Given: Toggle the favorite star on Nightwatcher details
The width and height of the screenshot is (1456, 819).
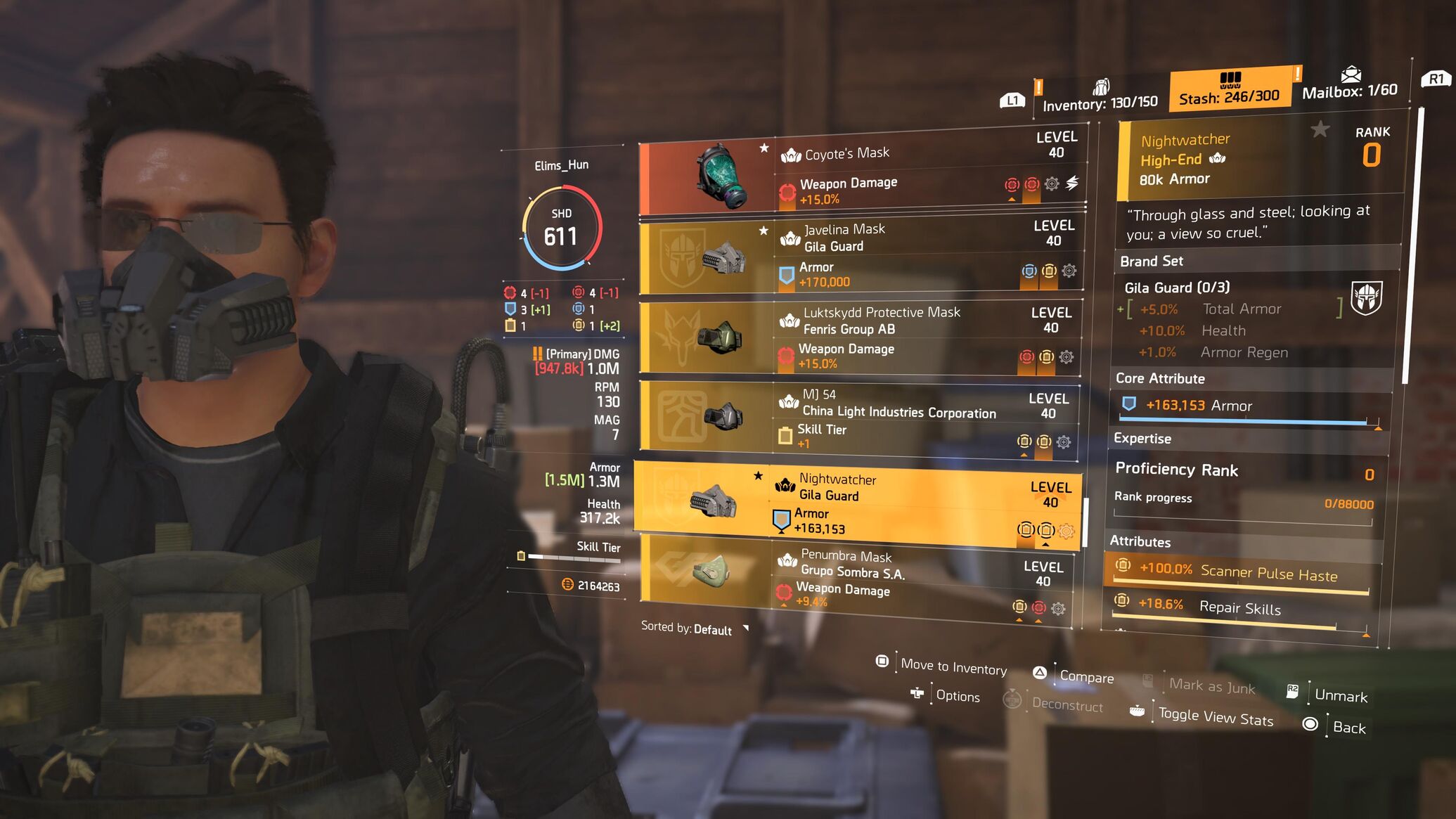Looking at the screenshot, I should click(1320, 129).
